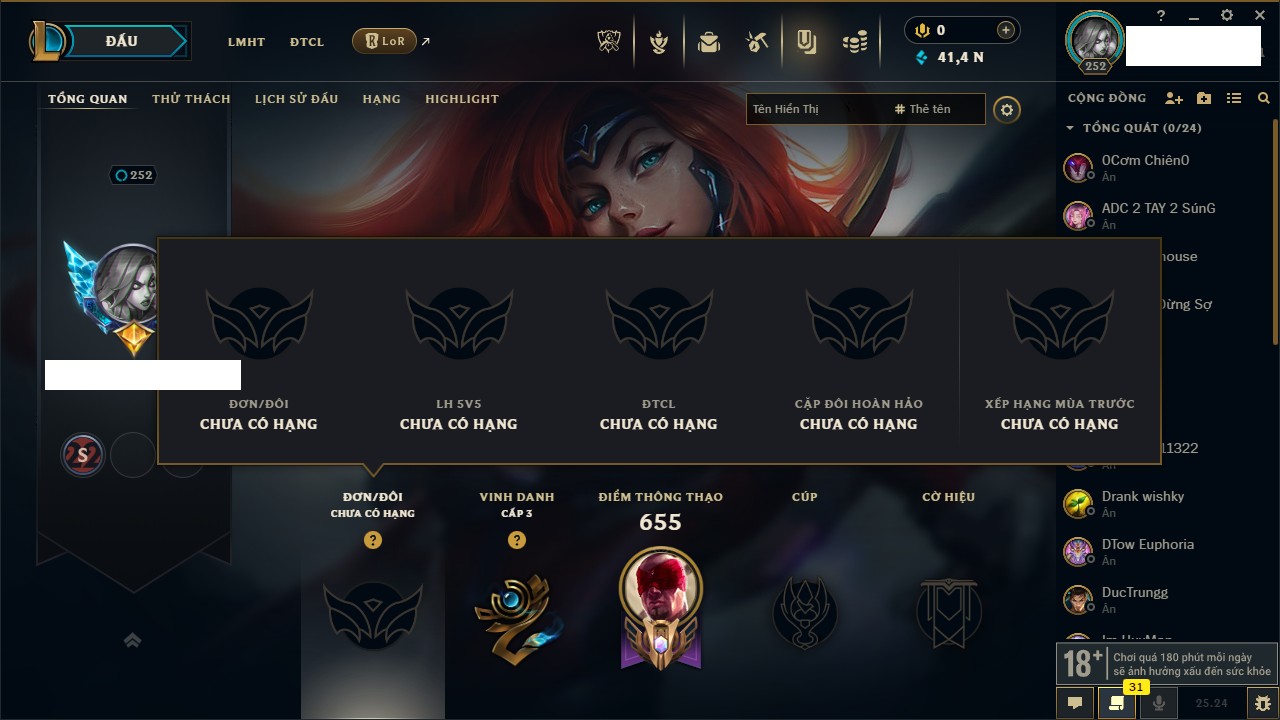Open the loot backpack icon
Screen dimensions: 1280x720
point(709,42)
